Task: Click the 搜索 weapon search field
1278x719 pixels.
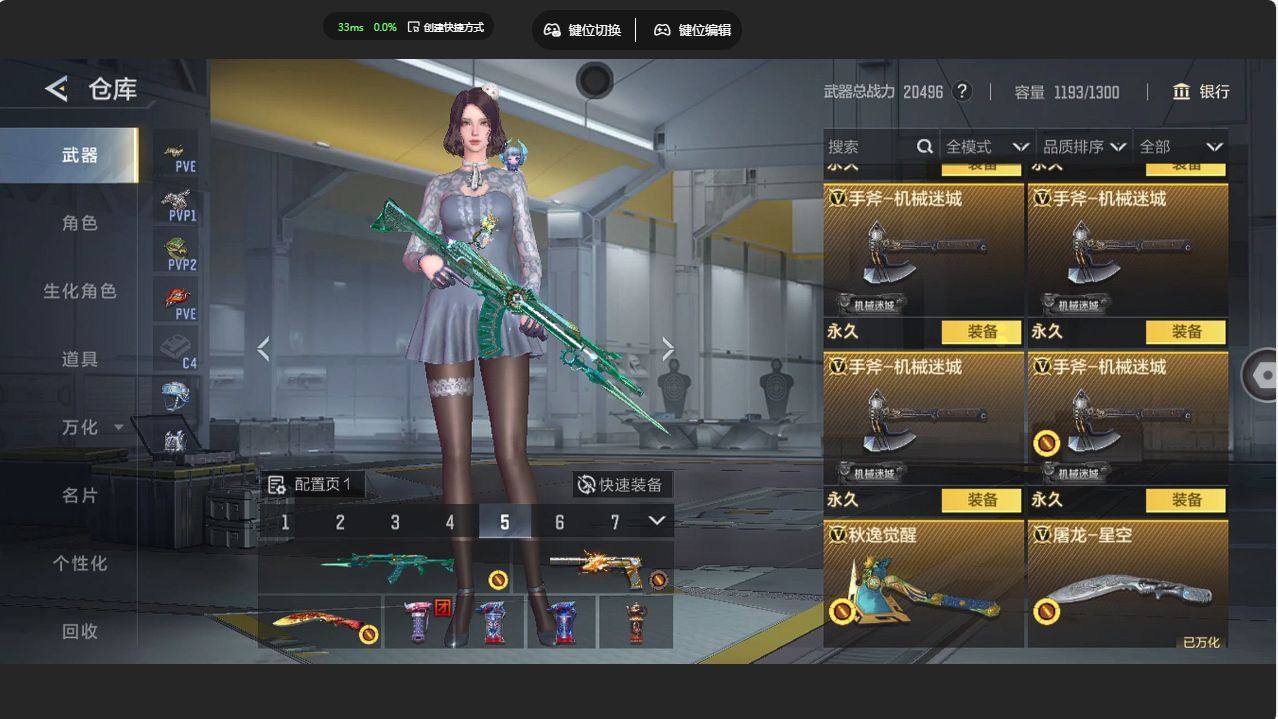Action: coord(870,147)
